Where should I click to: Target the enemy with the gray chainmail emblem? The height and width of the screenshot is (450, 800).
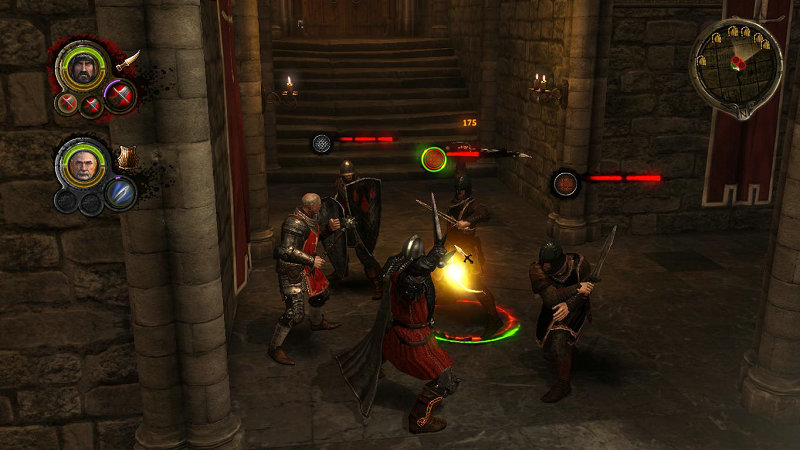point(322,143)
